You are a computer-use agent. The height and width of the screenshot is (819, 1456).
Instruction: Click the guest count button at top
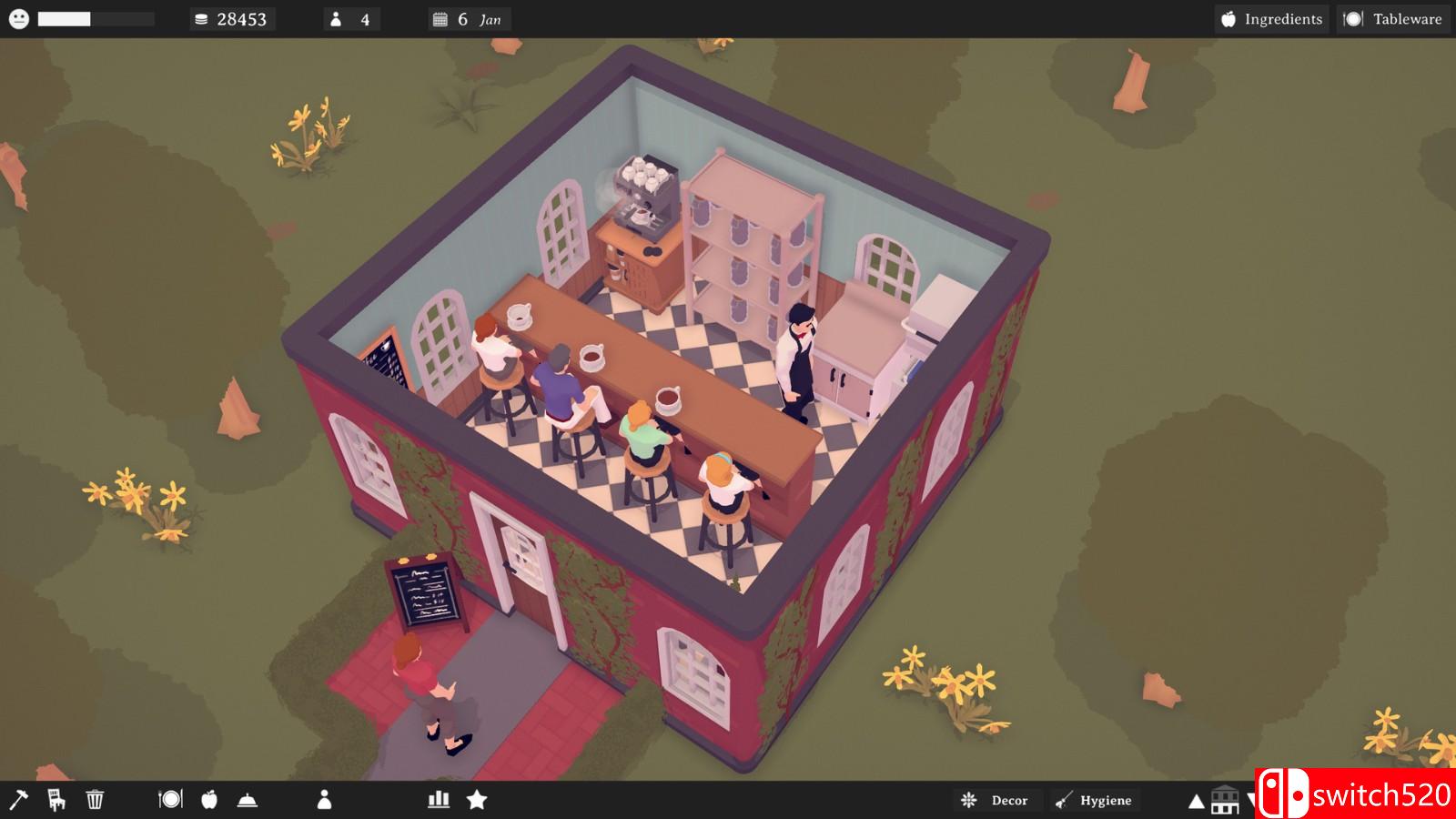(350, 19)
